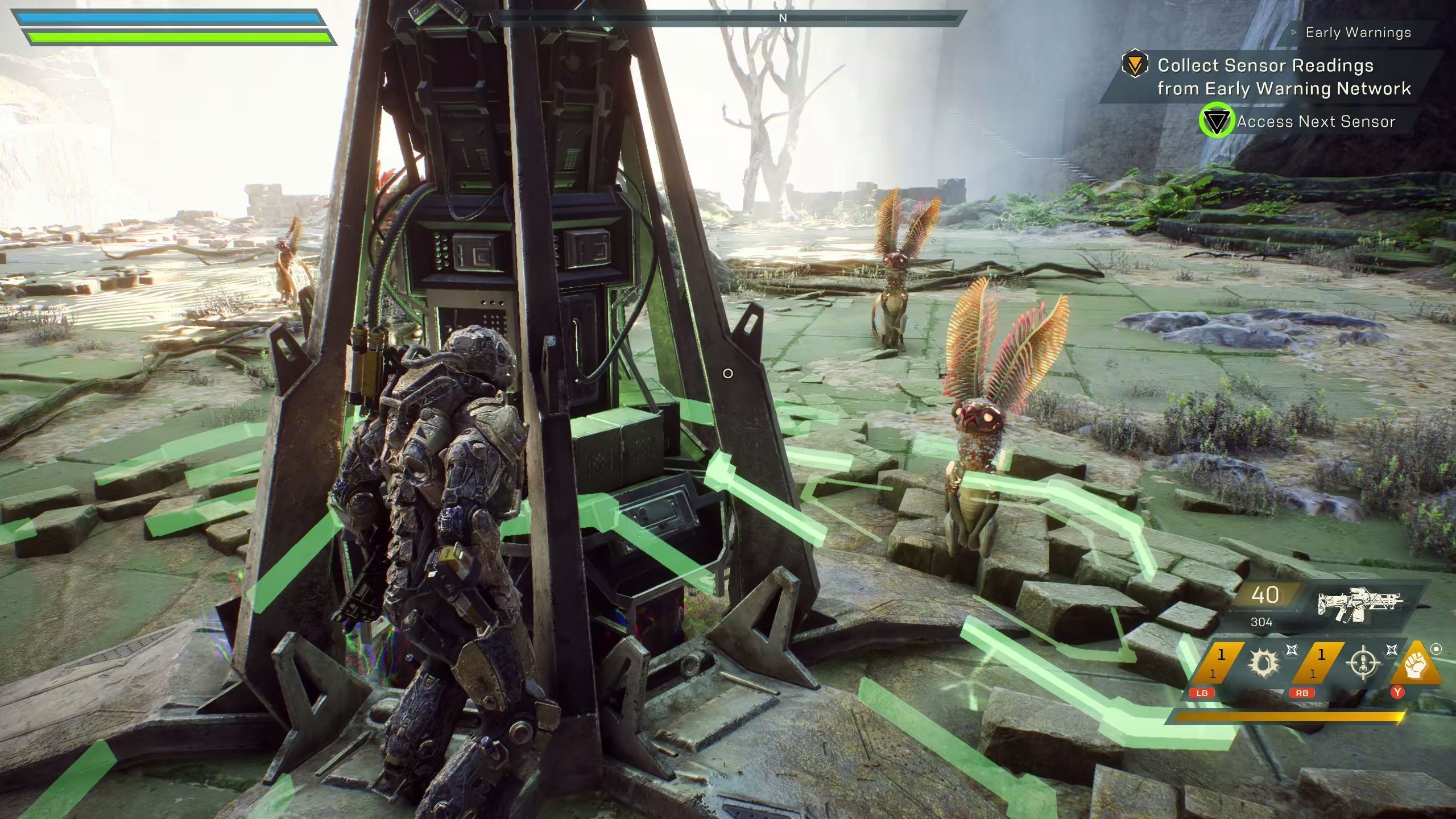Select the Early Warnings mission title
1456x819 pixels.
tap(1358, 33)
